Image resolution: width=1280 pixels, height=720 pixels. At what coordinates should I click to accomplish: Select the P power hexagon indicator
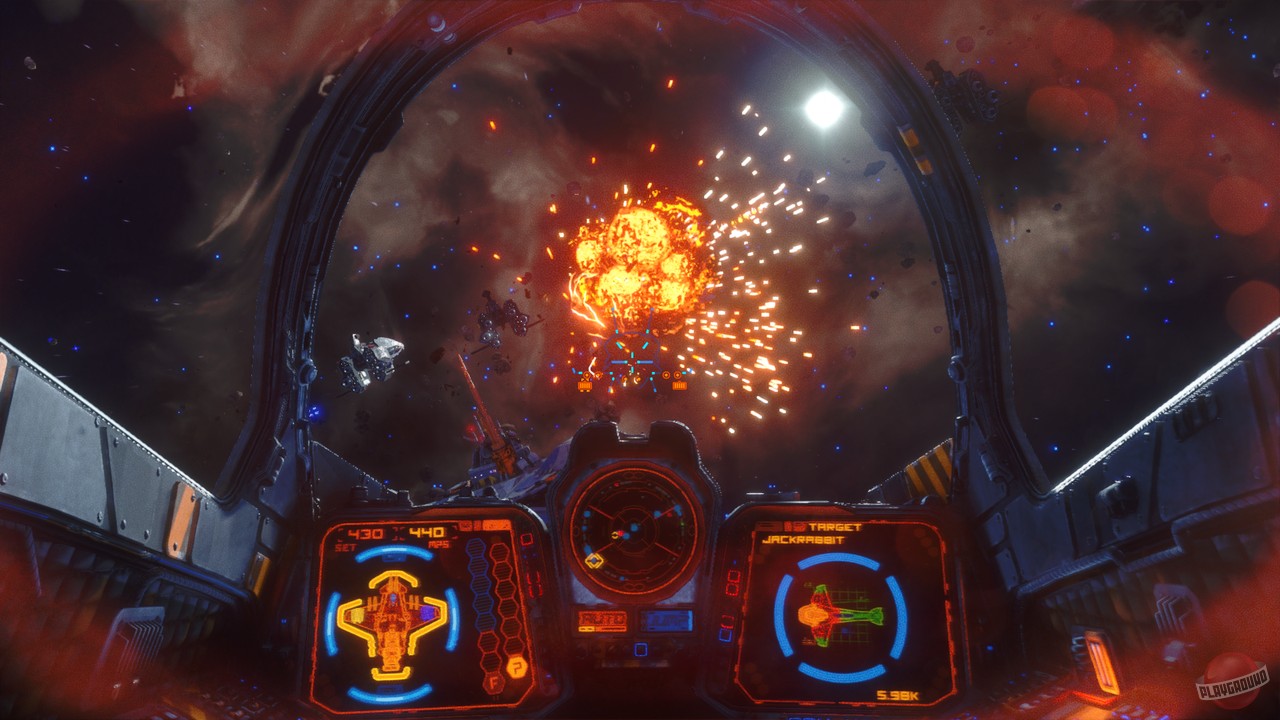[x=517, y=666]
